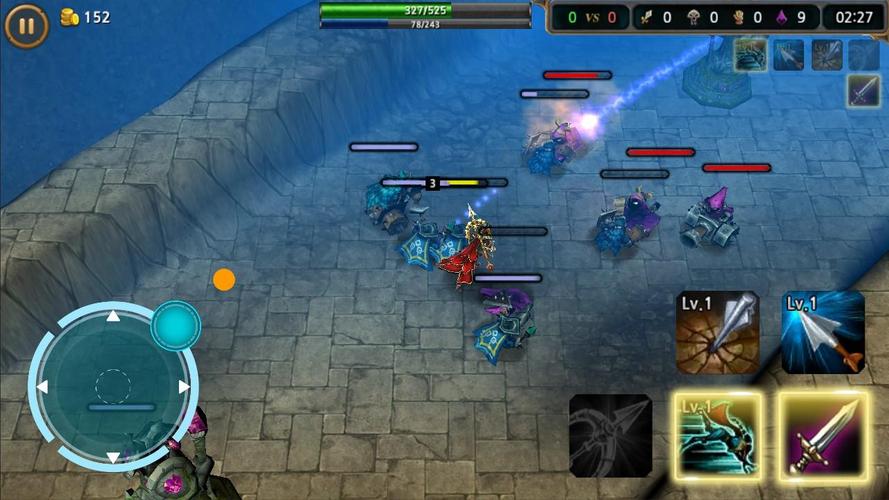Viewport: 889px width, 500px height.
Task: Click the cyan orb beside the joystick
Action: point(176,325)
